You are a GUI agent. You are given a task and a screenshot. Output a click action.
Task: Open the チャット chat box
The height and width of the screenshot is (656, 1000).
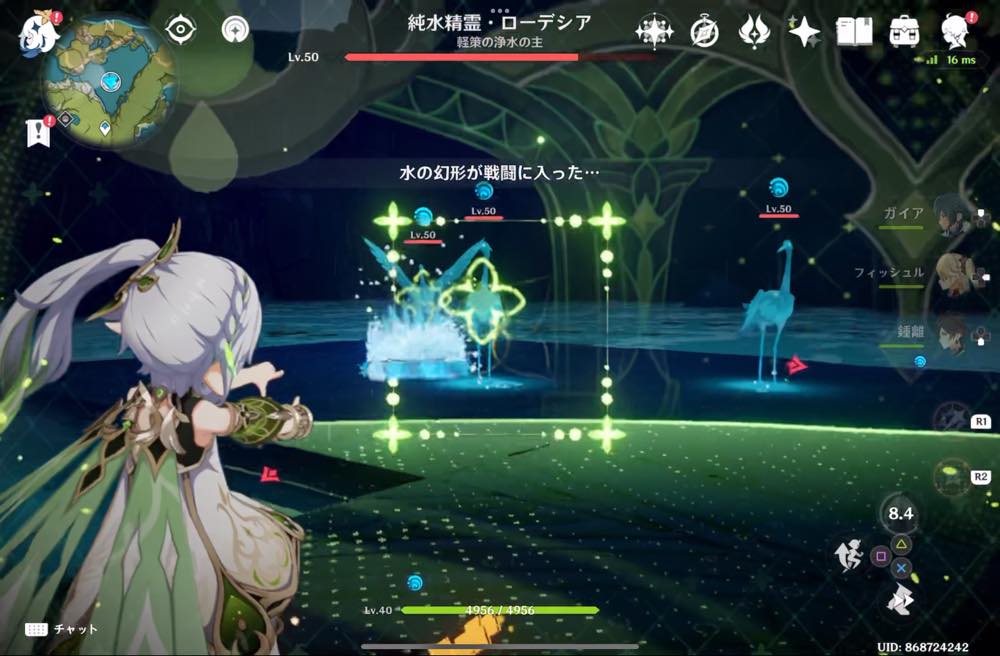click(62, 629)
